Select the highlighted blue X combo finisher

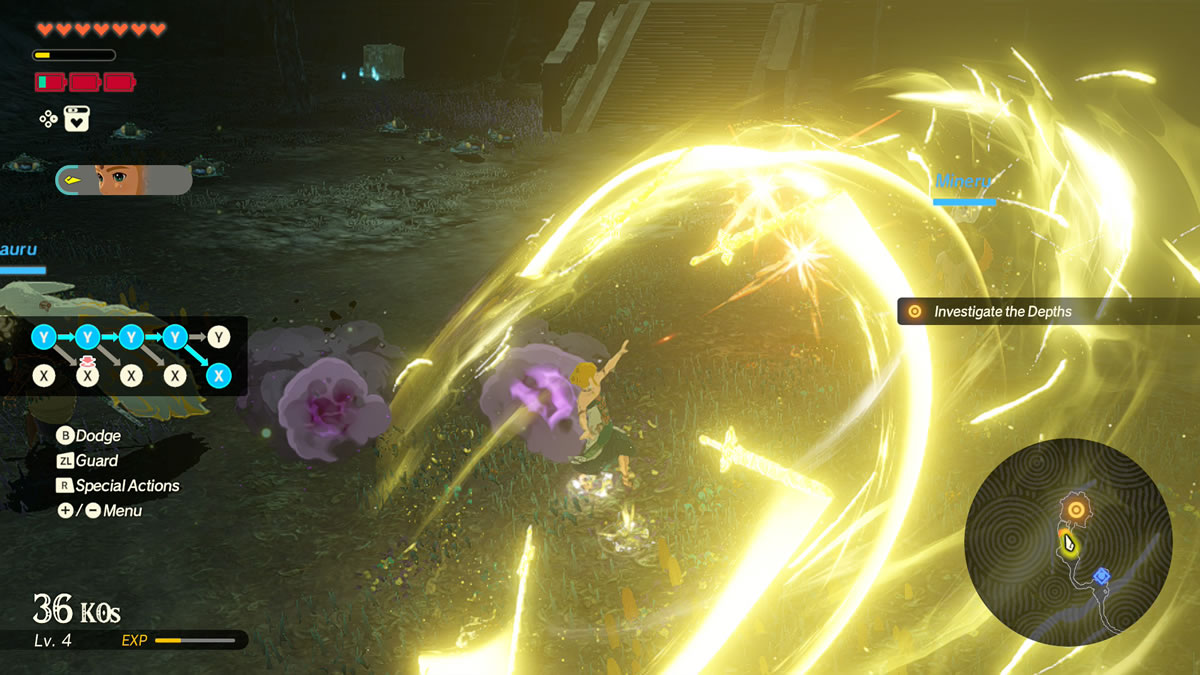tap(218, 375)
